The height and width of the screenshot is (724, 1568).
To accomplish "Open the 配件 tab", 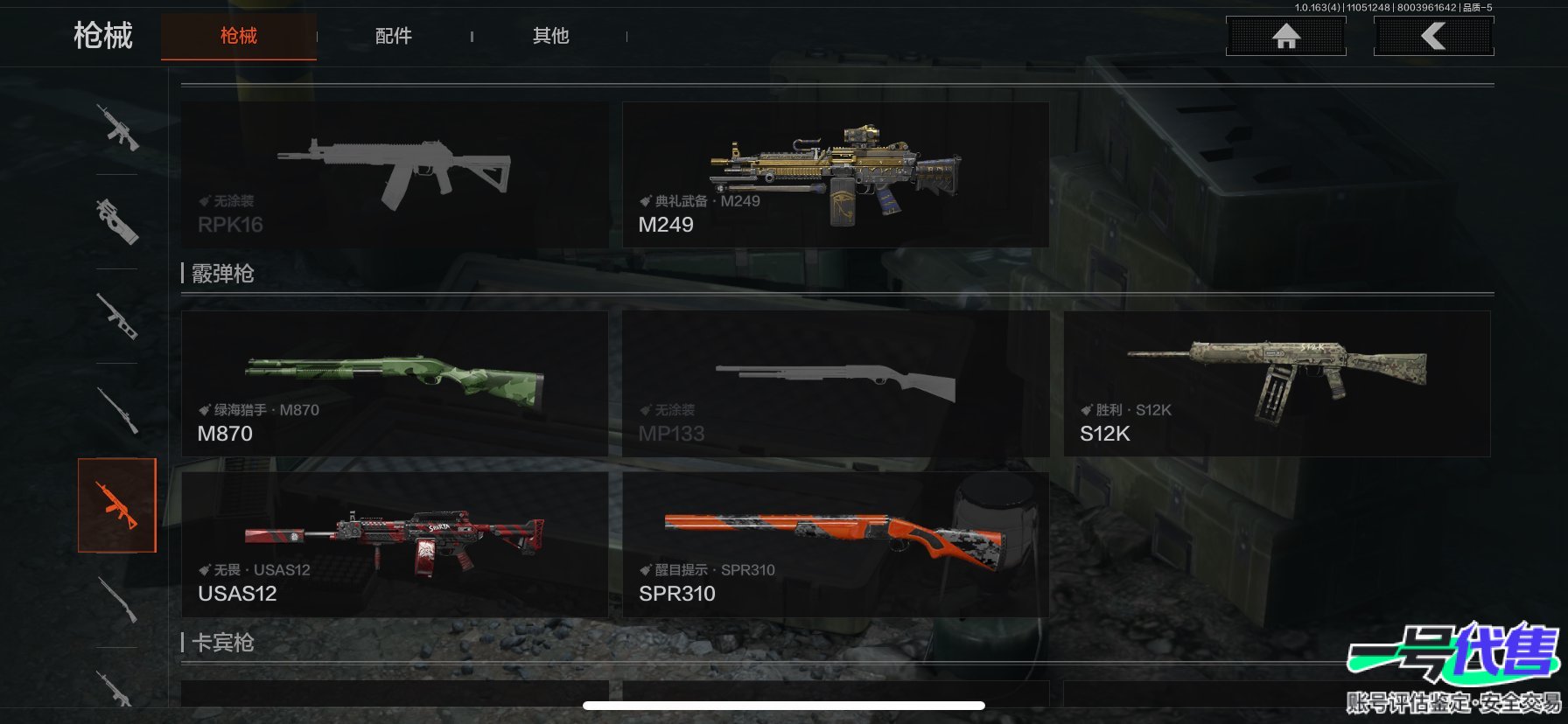I will pyautogui.click(x=394, y=36).
